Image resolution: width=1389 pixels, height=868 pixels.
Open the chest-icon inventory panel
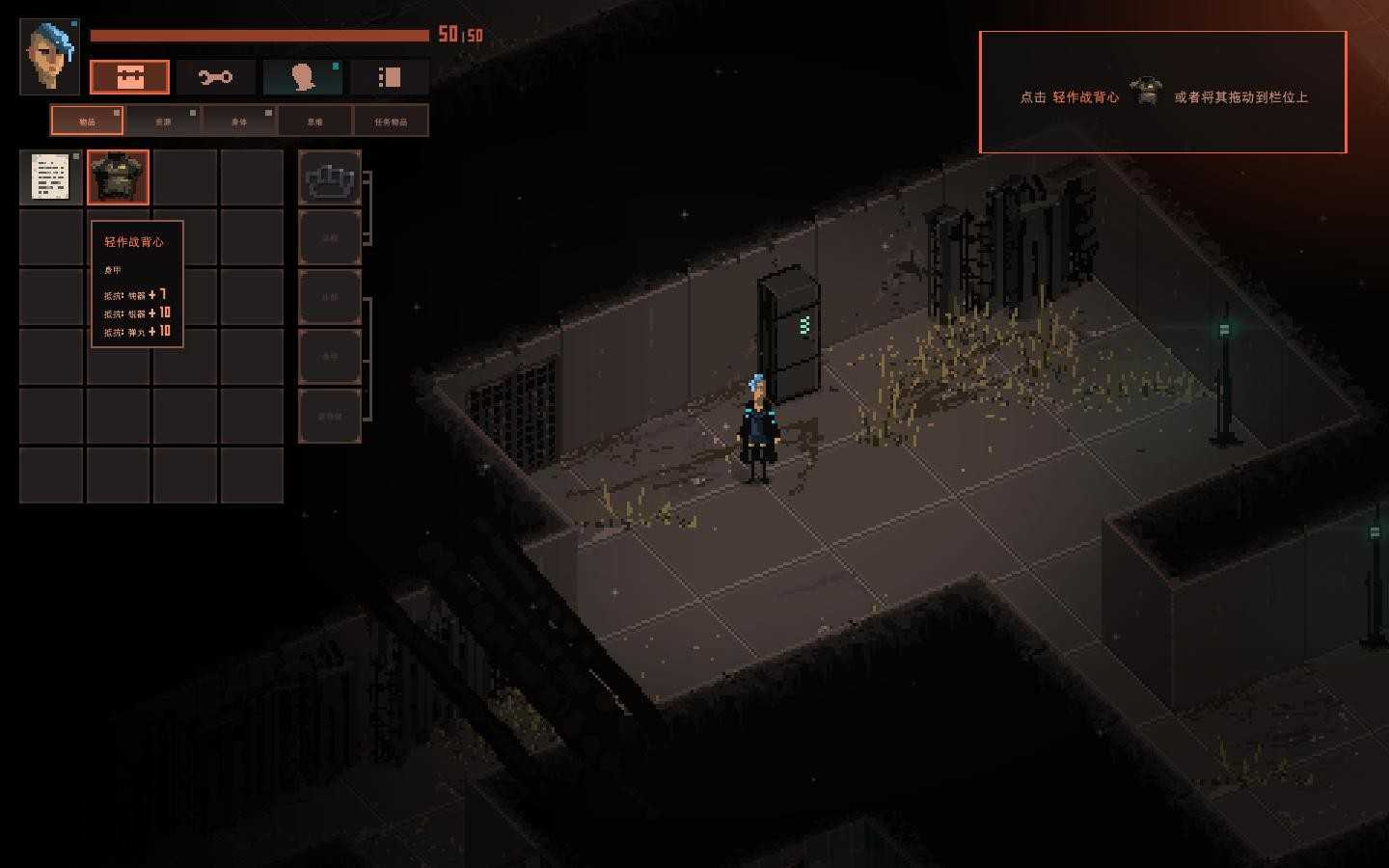tap(129, 77)
